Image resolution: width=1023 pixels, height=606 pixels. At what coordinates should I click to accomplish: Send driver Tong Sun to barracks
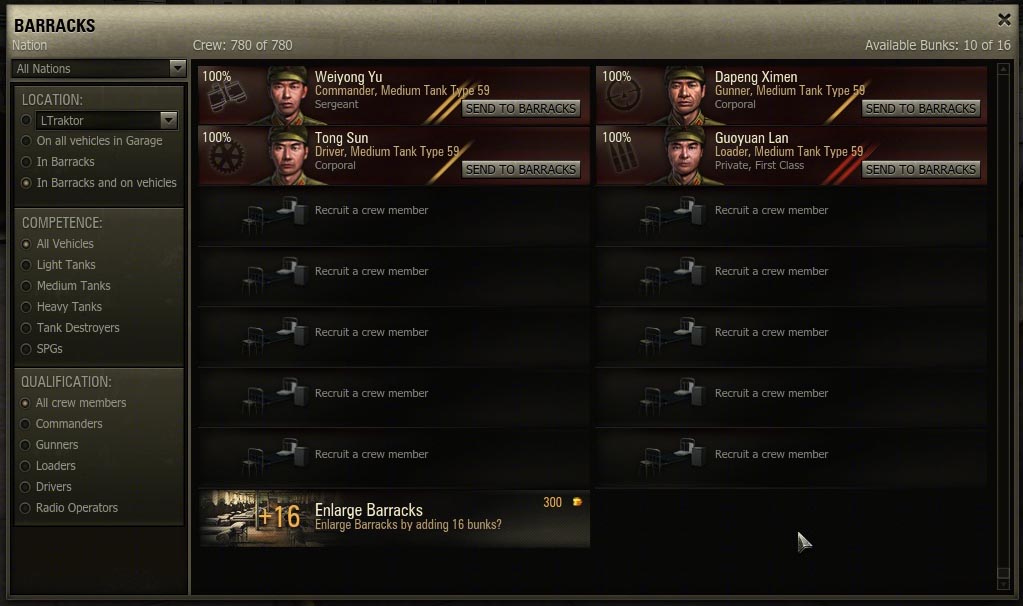point(520,169)
